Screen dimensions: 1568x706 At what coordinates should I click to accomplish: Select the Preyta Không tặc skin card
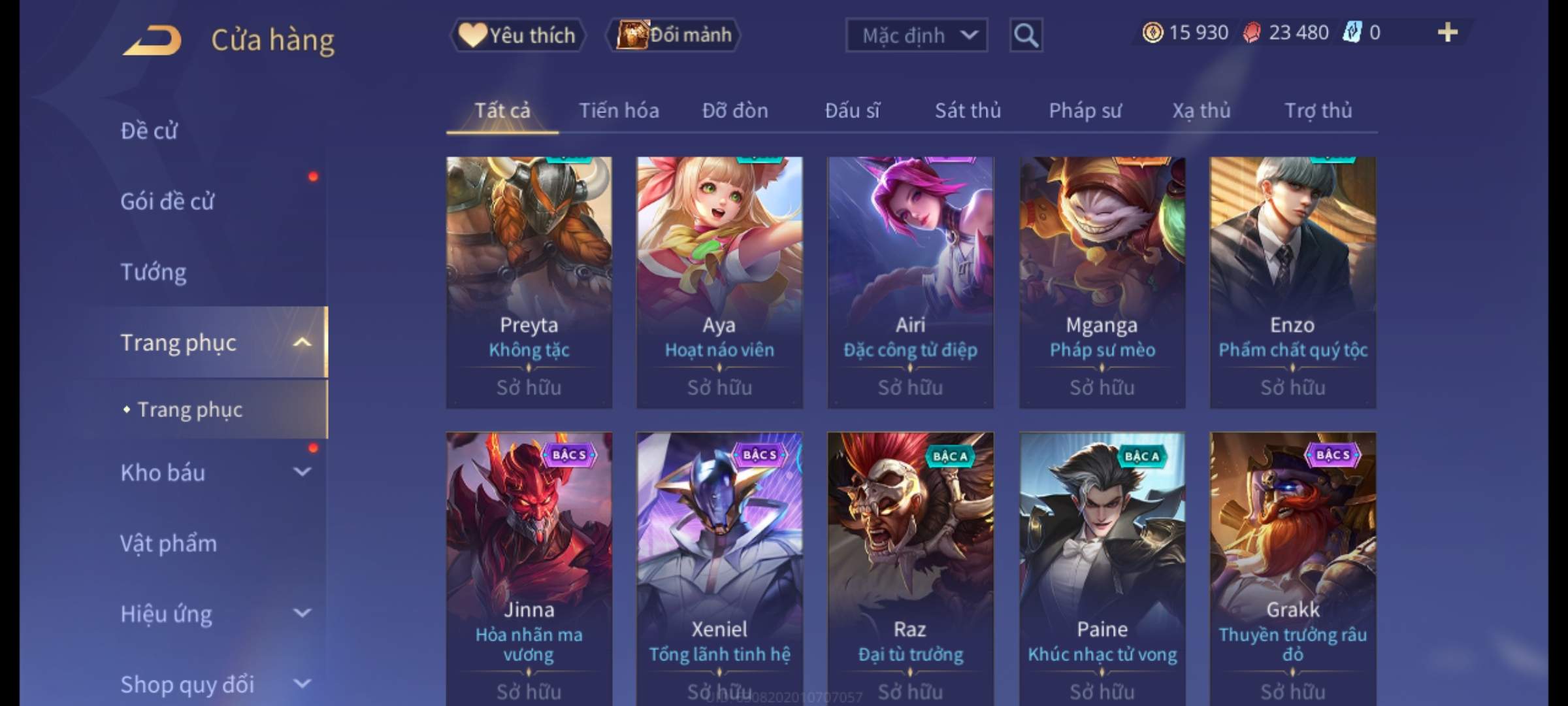(529, 281)
